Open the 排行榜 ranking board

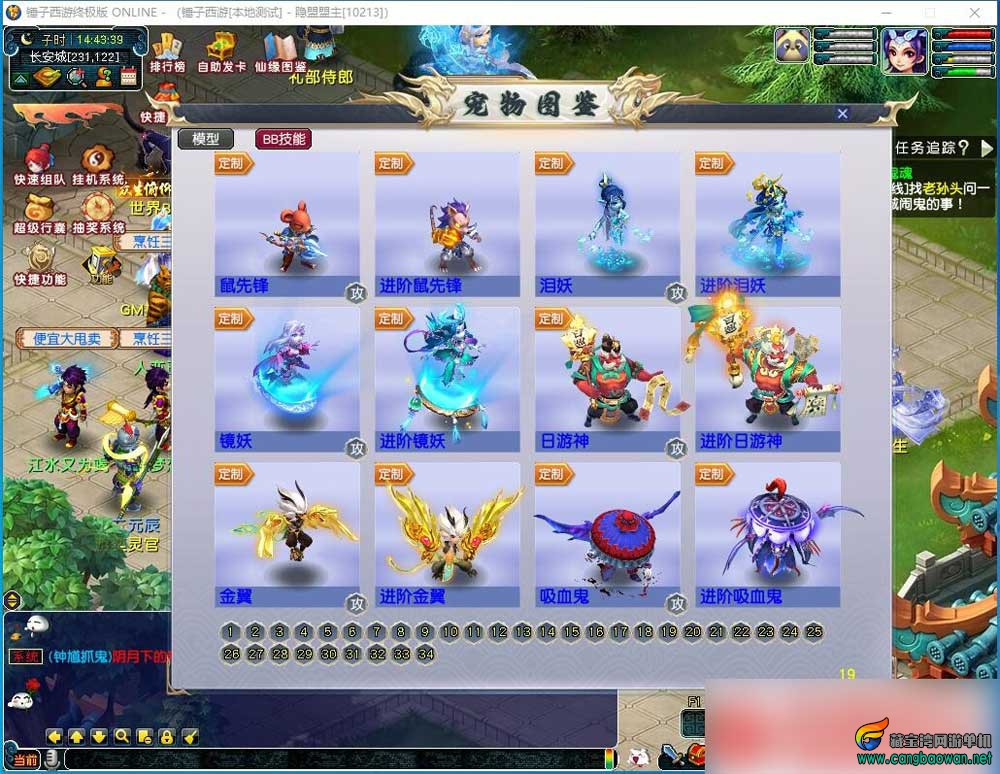pos(167,51)
